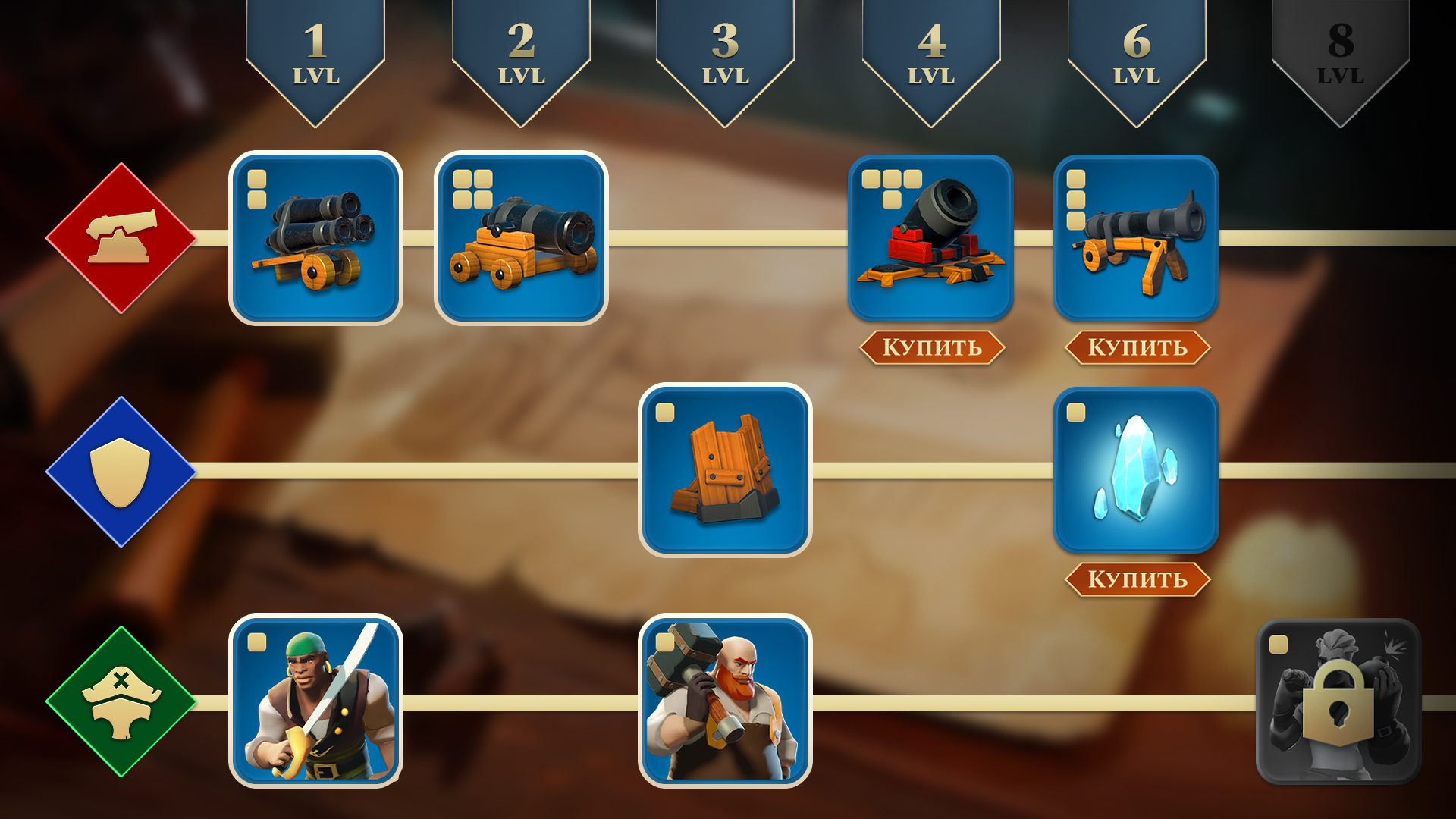Screen dimensions: 1456x819
Task: Open the green pirate crew category
Action: coord(121,701)
